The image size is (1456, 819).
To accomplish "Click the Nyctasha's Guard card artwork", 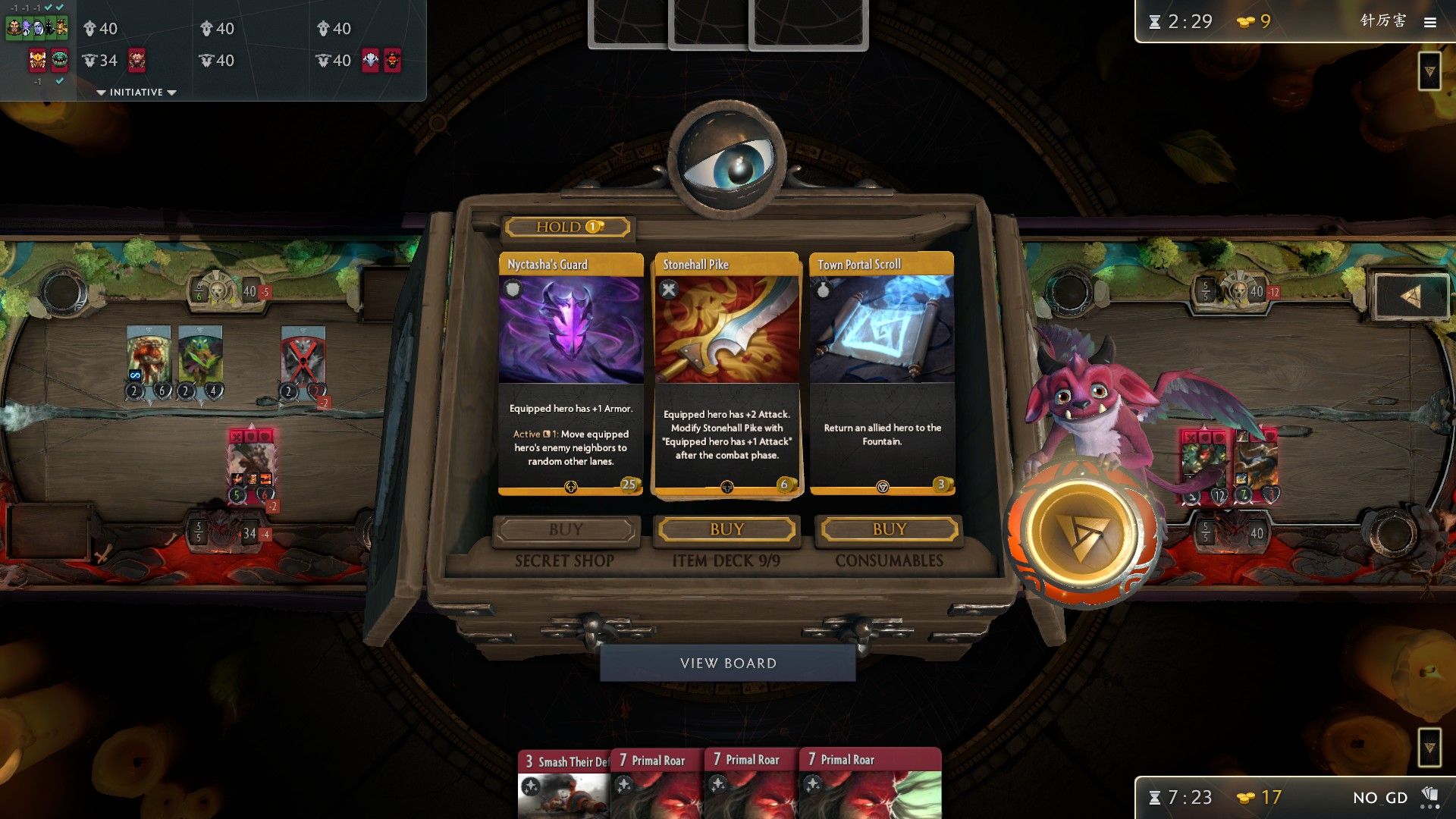I will tap(571, 330).
